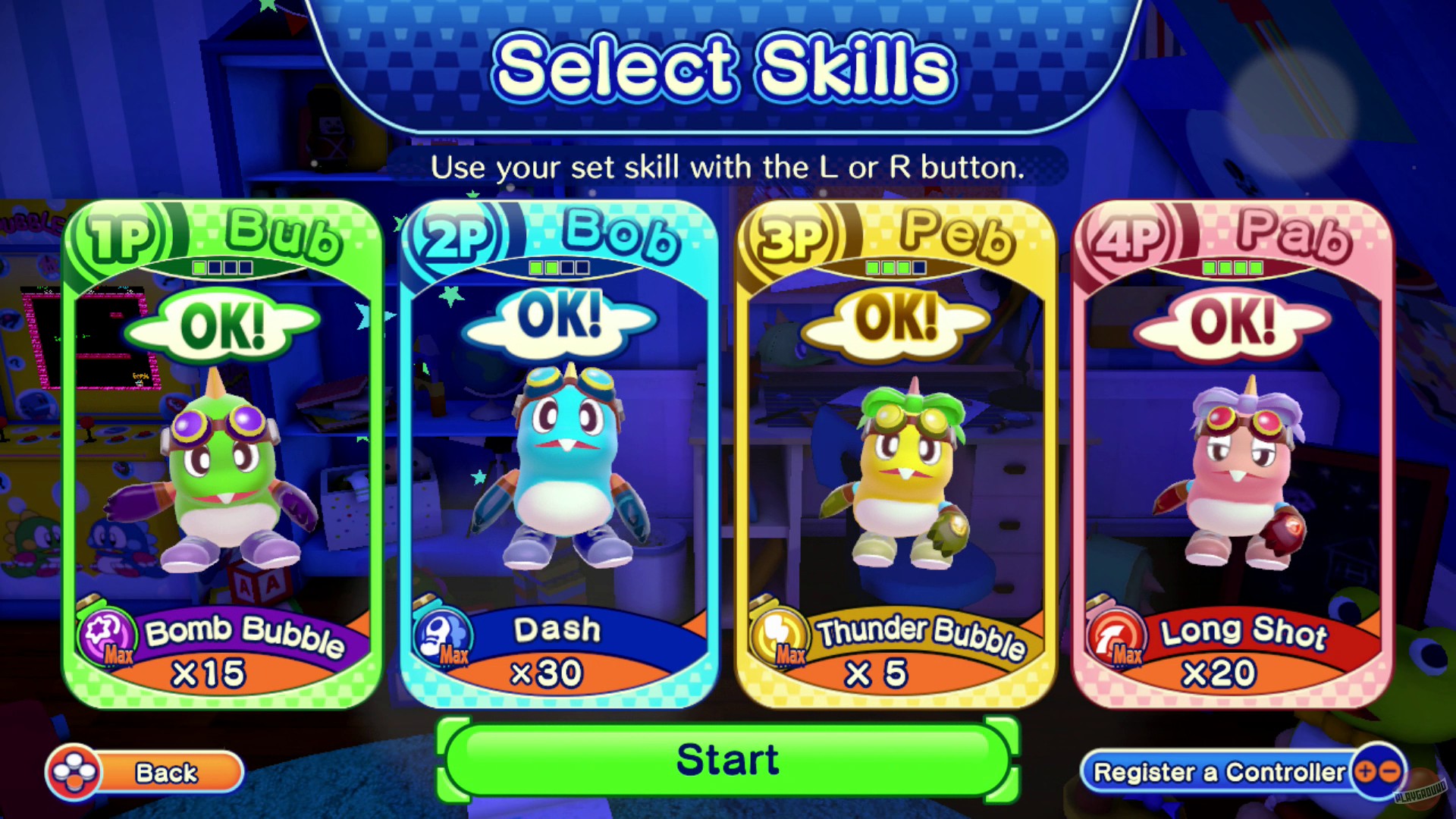Image resolution: width=1456 pixels, height=819 pixels.
Task: Select Pab's character card
Action: pos(1236,455)
